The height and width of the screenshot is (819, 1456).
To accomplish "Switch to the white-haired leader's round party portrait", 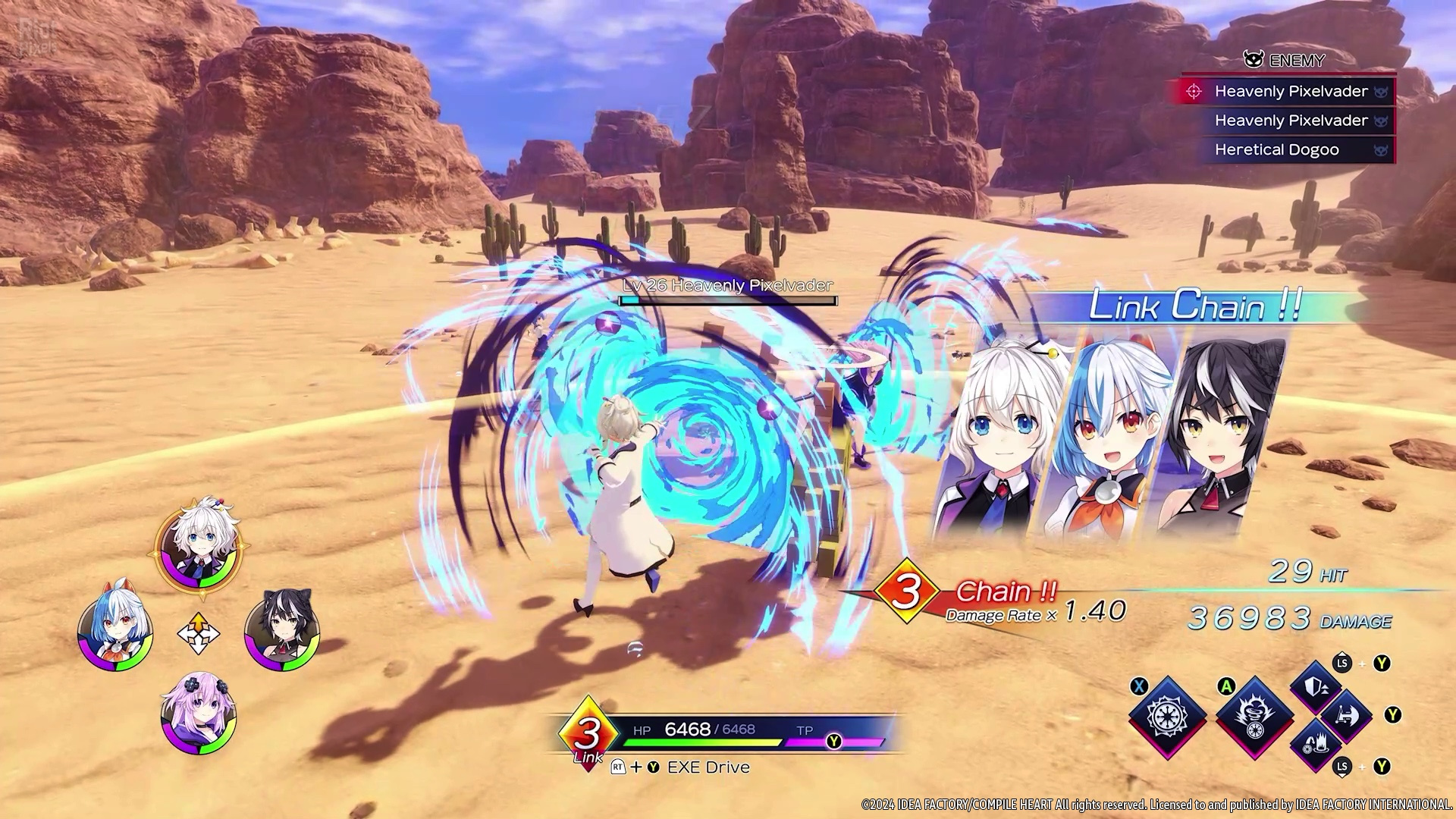I will click(x=198, y=544).
